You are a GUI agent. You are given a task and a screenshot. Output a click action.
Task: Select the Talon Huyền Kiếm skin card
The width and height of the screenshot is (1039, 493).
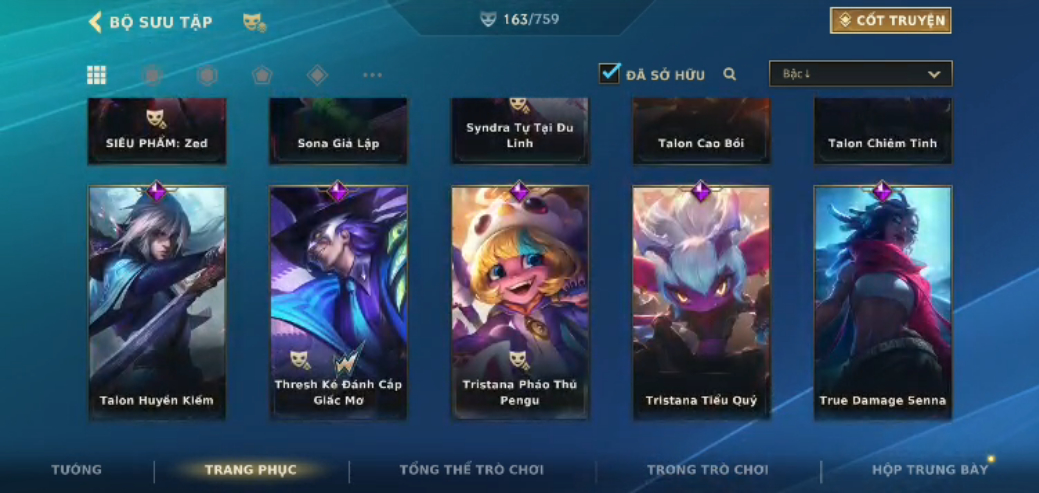pos(157,302)
